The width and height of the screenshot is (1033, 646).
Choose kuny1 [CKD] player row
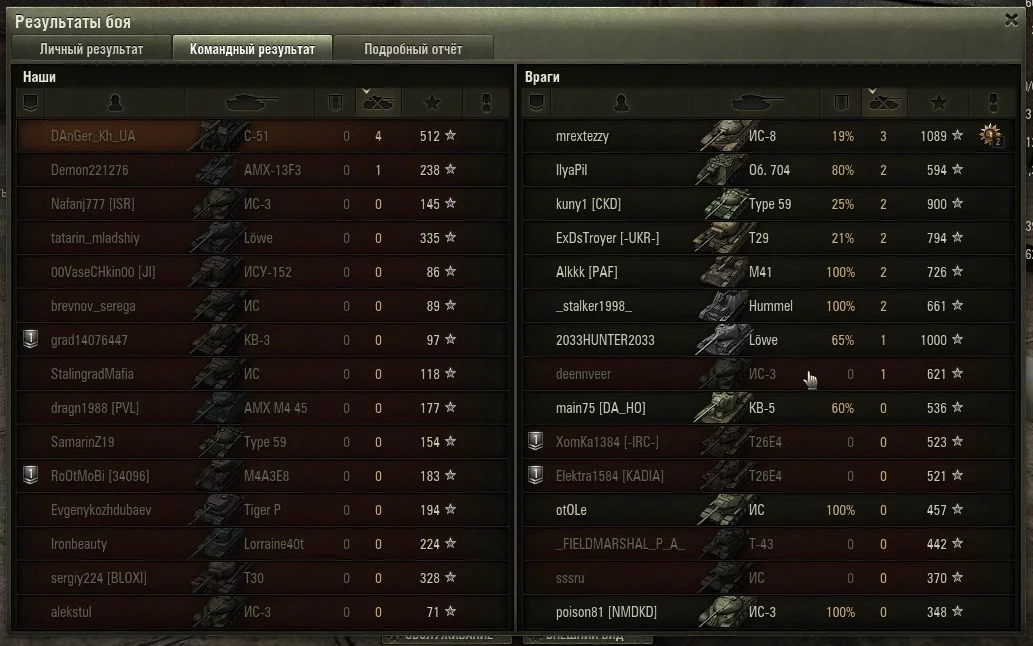(588, 204)
